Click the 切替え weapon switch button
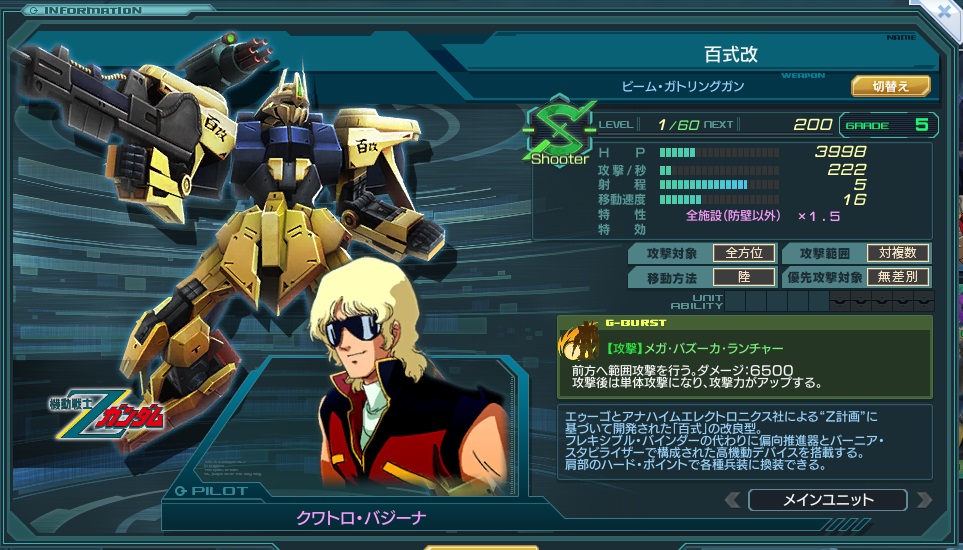 (890, 86)
